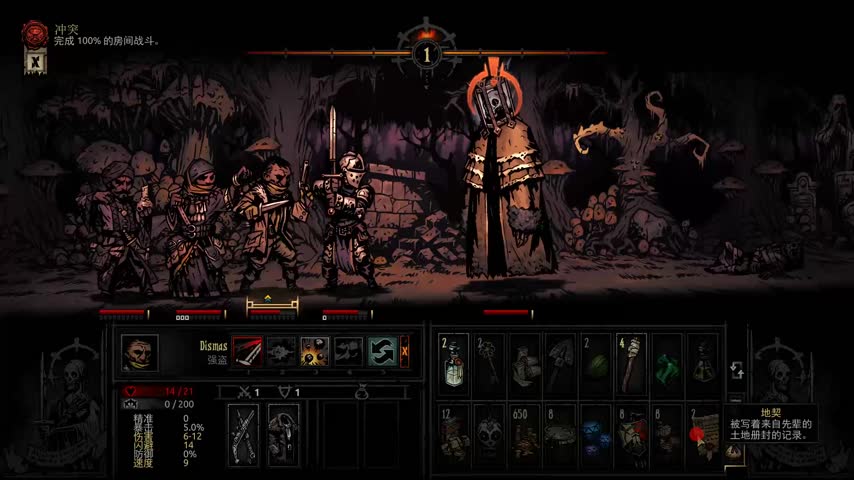Click the quest objective X marker

click(35, 61)
